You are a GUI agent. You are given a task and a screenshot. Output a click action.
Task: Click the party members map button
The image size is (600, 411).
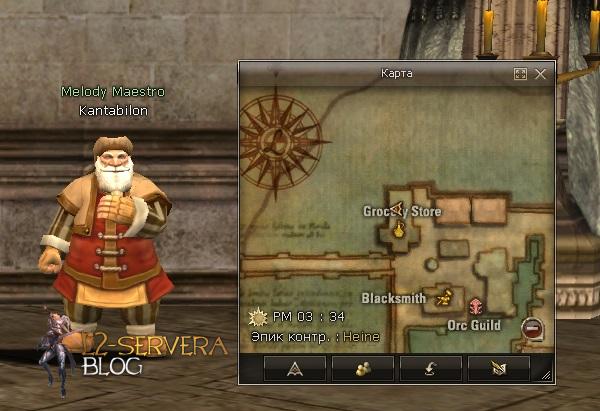[363, 368]
